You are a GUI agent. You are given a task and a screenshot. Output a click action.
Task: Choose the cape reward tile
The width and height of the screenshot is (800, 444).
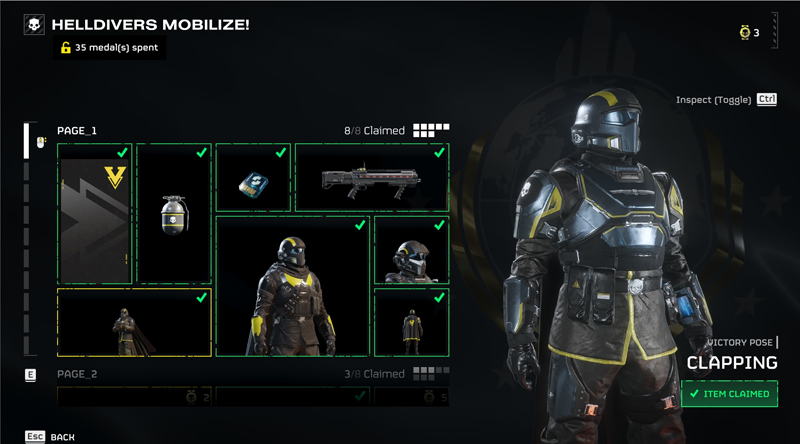click(411, 322)
